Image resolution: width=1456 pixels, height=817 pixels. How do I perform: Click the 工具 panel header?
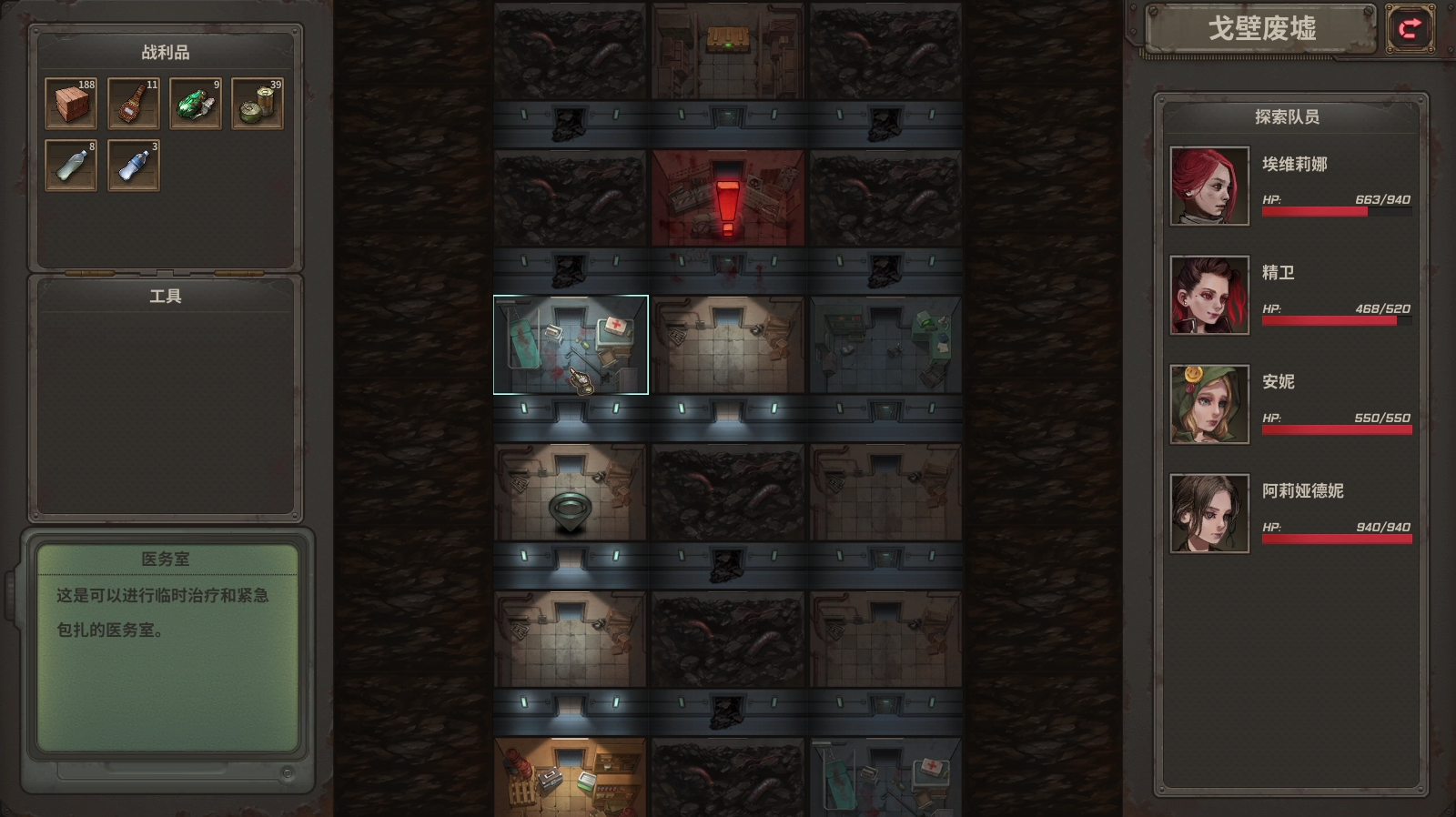[165, 295]
